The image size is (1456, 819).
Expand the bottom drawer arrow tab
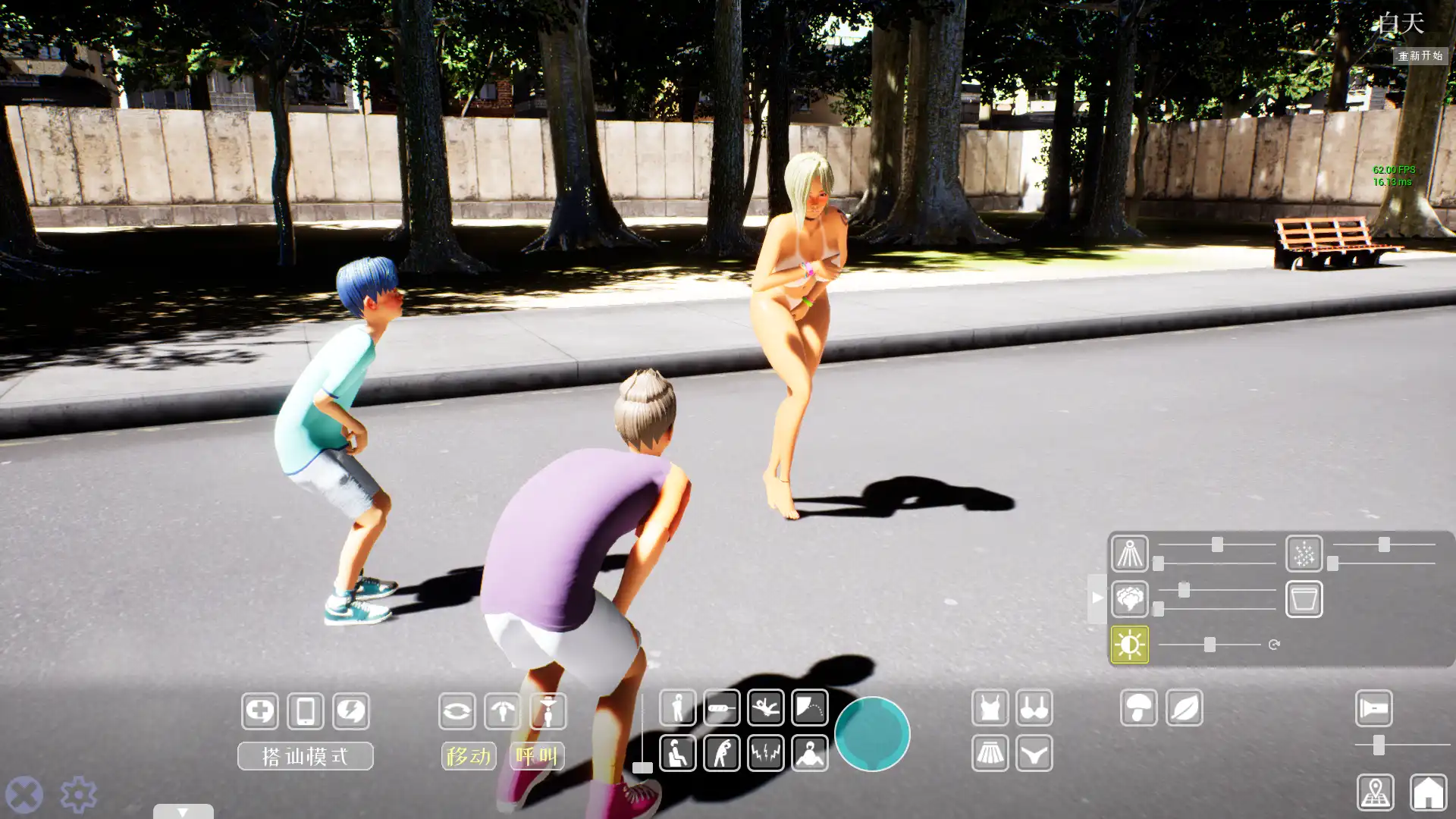pyautogui.click(x=183, y=811)
